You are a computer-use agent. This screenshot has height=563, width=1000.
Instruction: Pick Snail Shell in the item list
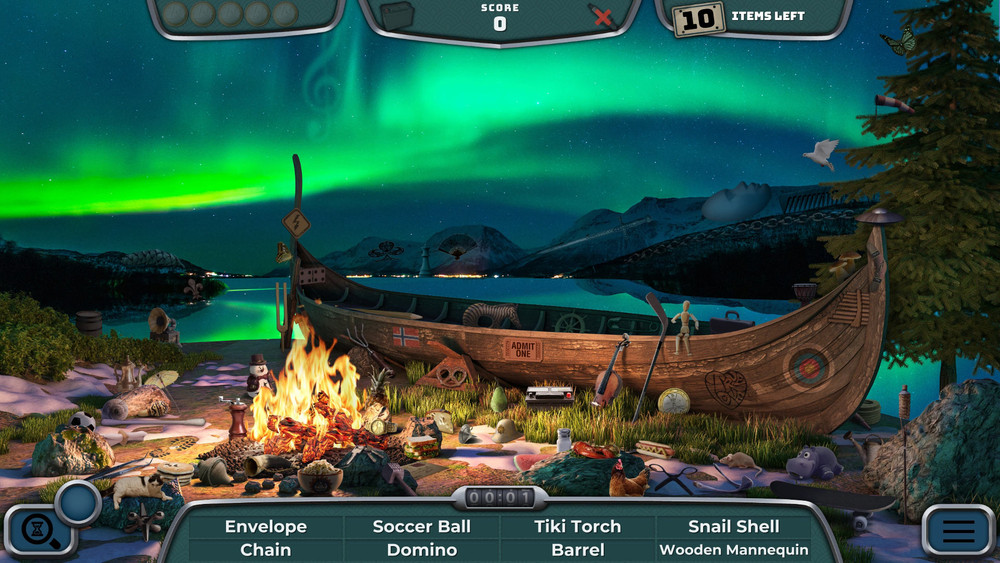click(x=734, y=526)
